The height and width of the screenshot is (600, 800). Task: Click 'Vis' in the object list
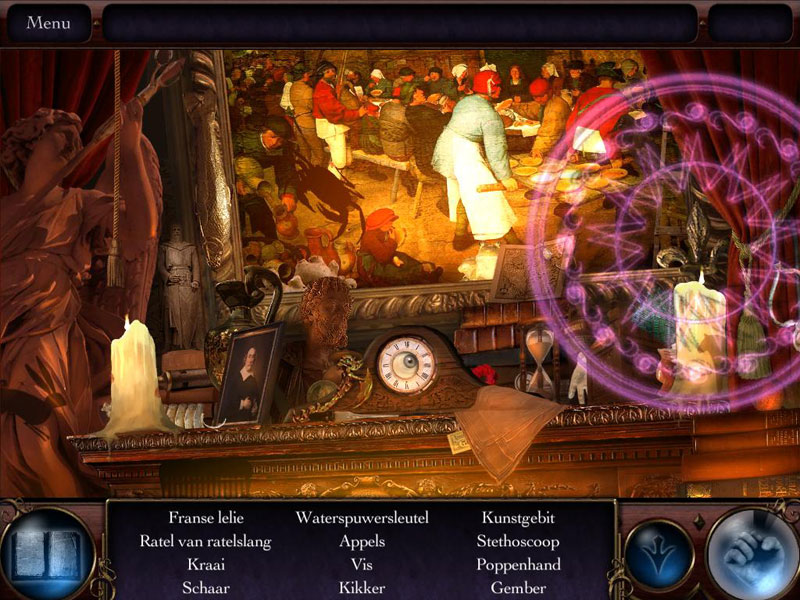click(362, 565)
